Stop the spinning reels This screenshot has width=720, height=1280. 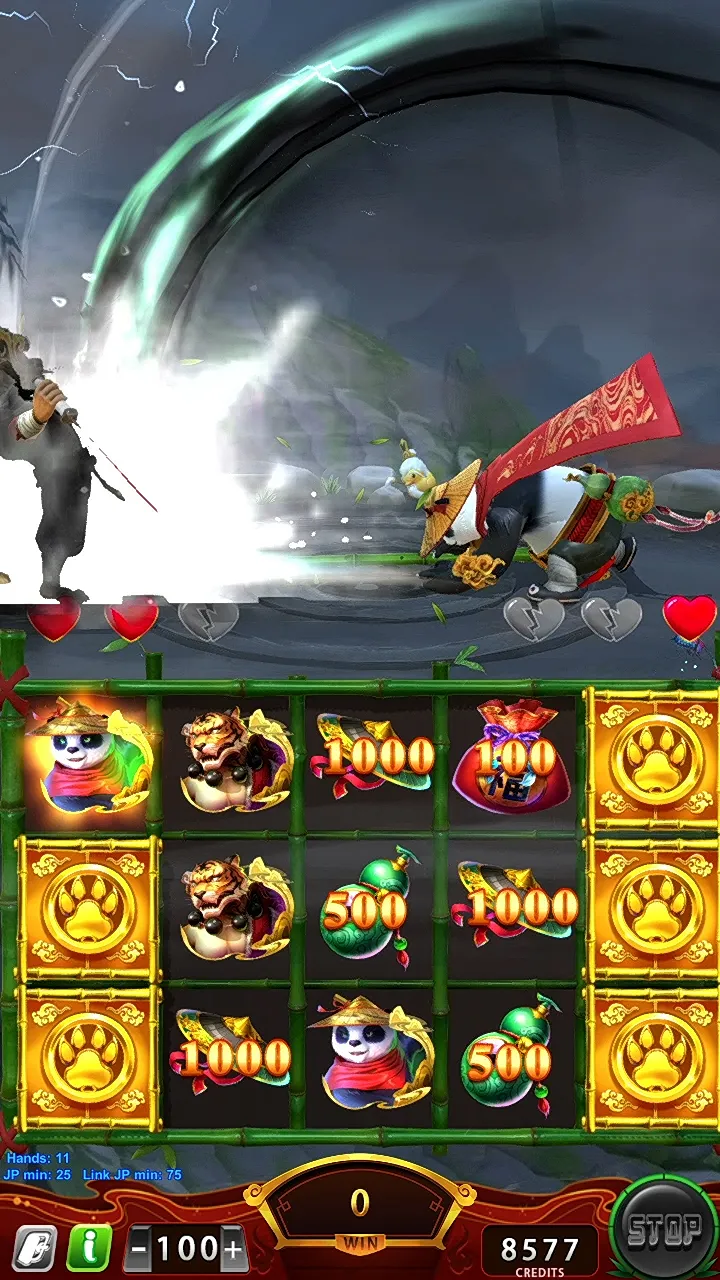662,1231
